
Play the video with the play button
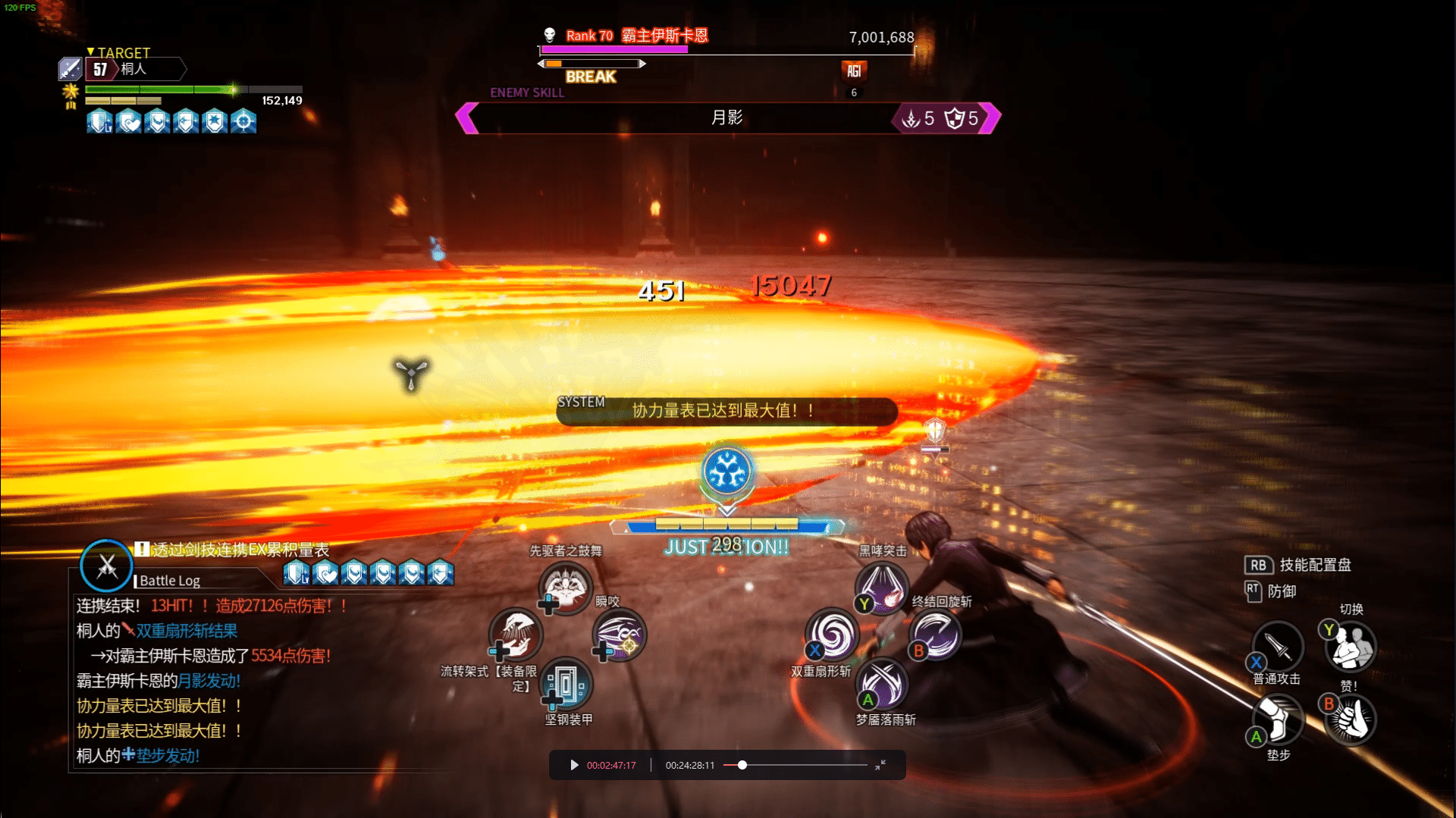[x=574, y=765]
